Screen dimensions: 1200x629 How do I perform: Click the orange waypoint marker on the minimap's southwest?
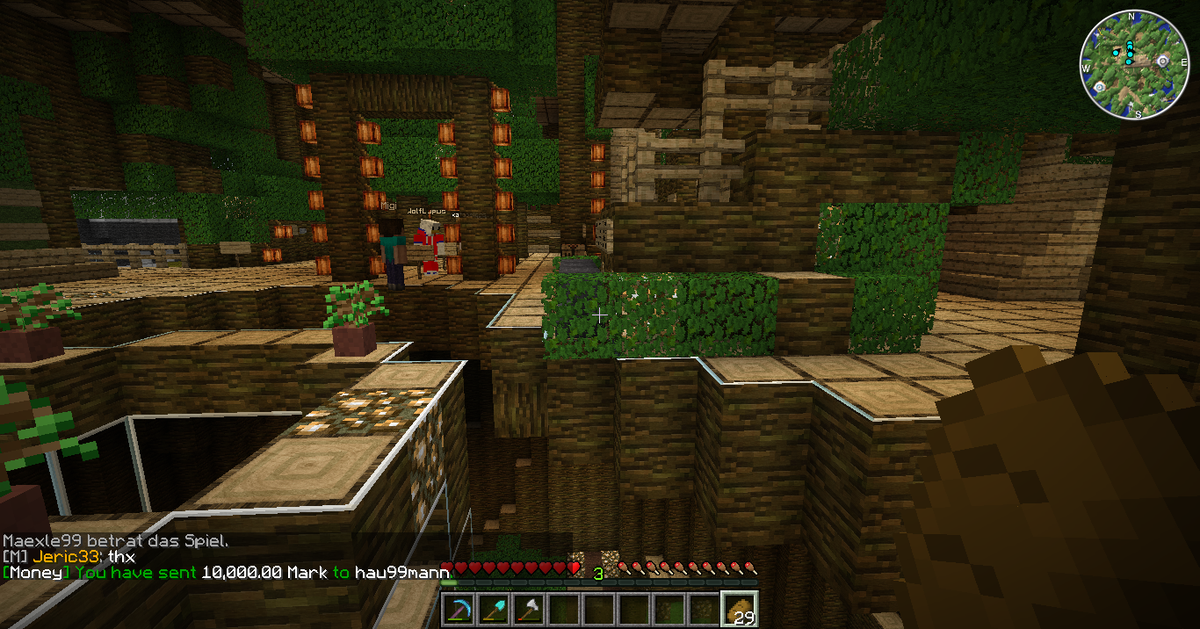[1100, 87]
